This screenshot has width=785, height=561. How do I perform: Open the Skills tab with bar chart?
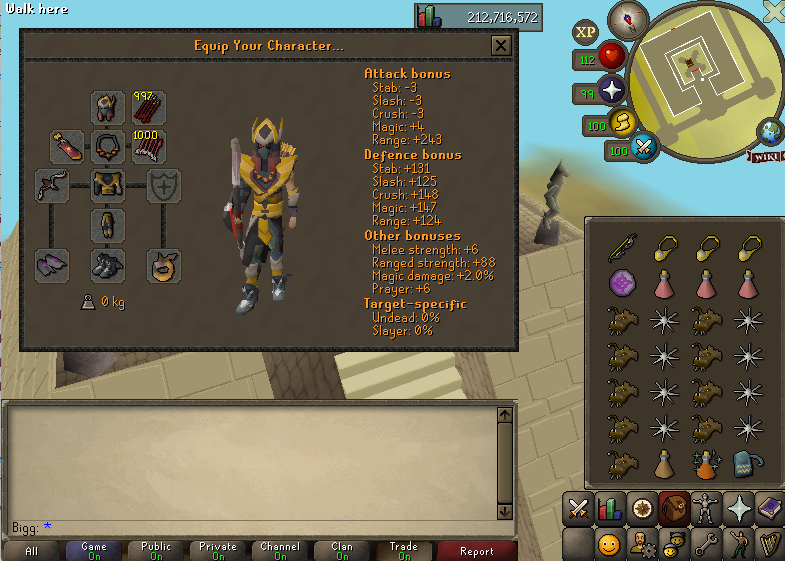pos(610,508)
